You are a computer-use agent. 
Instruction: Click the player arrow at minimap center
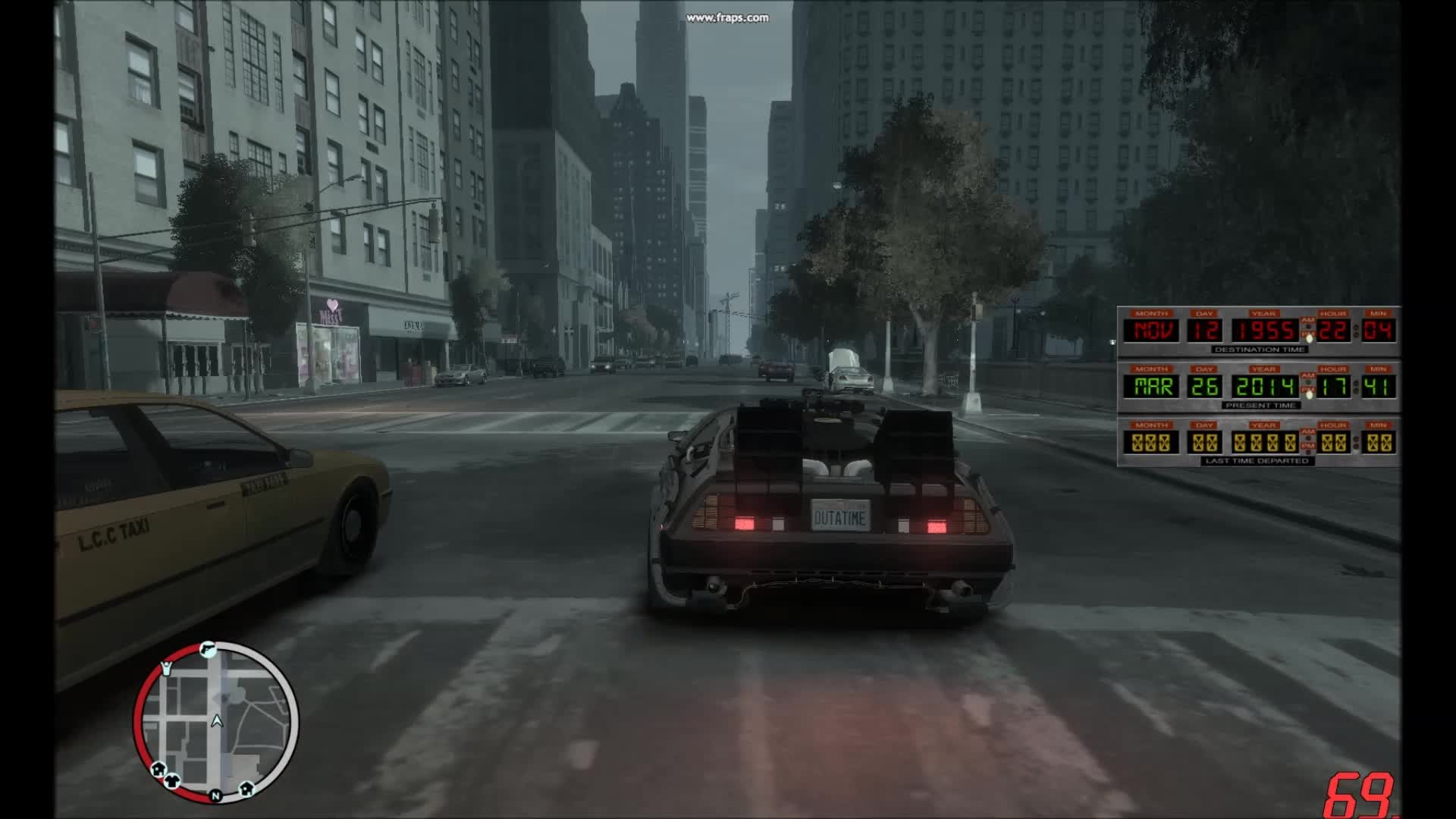point(217,722)
